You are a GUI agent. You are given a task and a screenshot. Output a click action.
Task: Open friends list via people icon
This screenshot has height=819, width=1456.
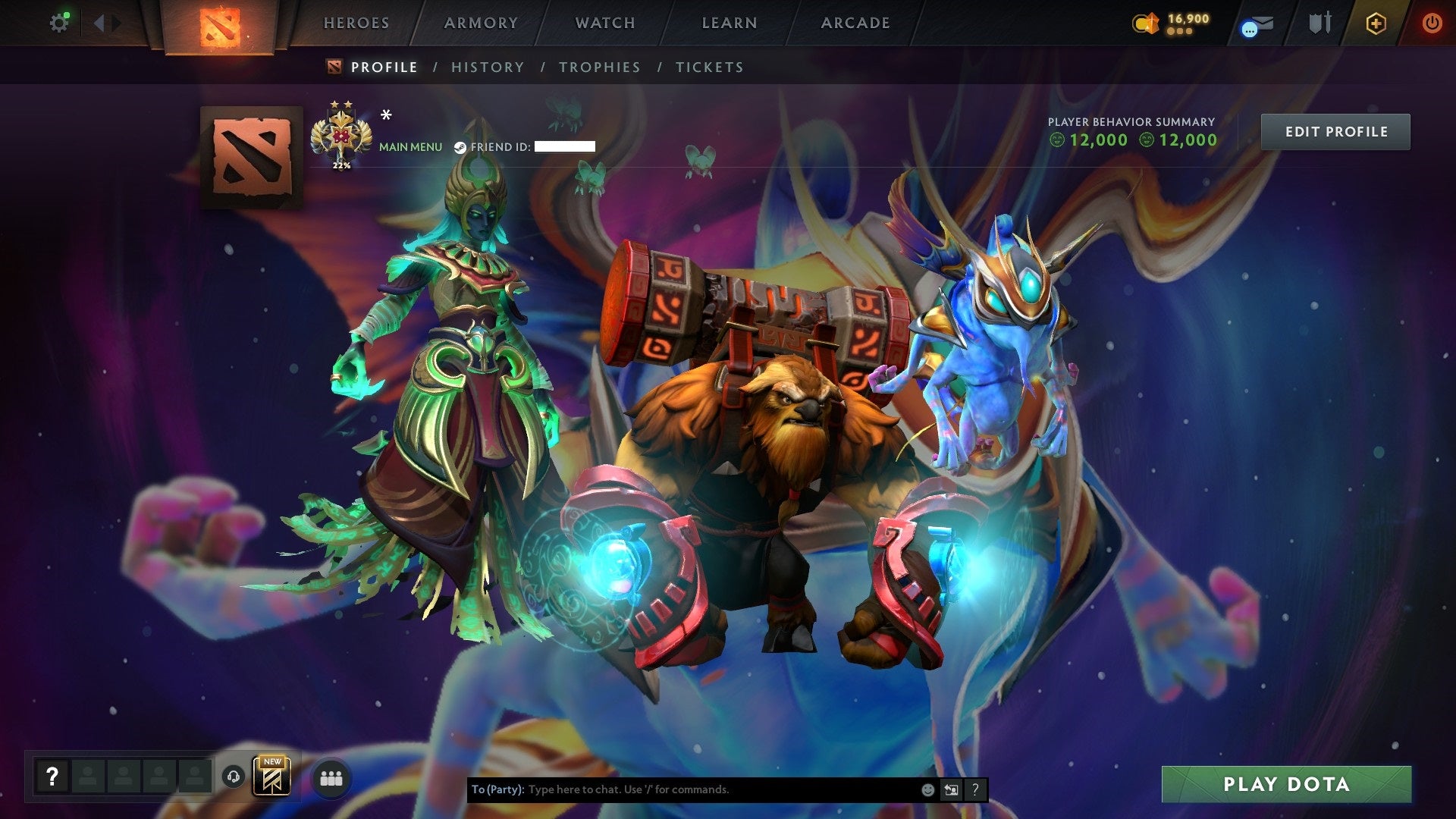[x=331, y=777]
